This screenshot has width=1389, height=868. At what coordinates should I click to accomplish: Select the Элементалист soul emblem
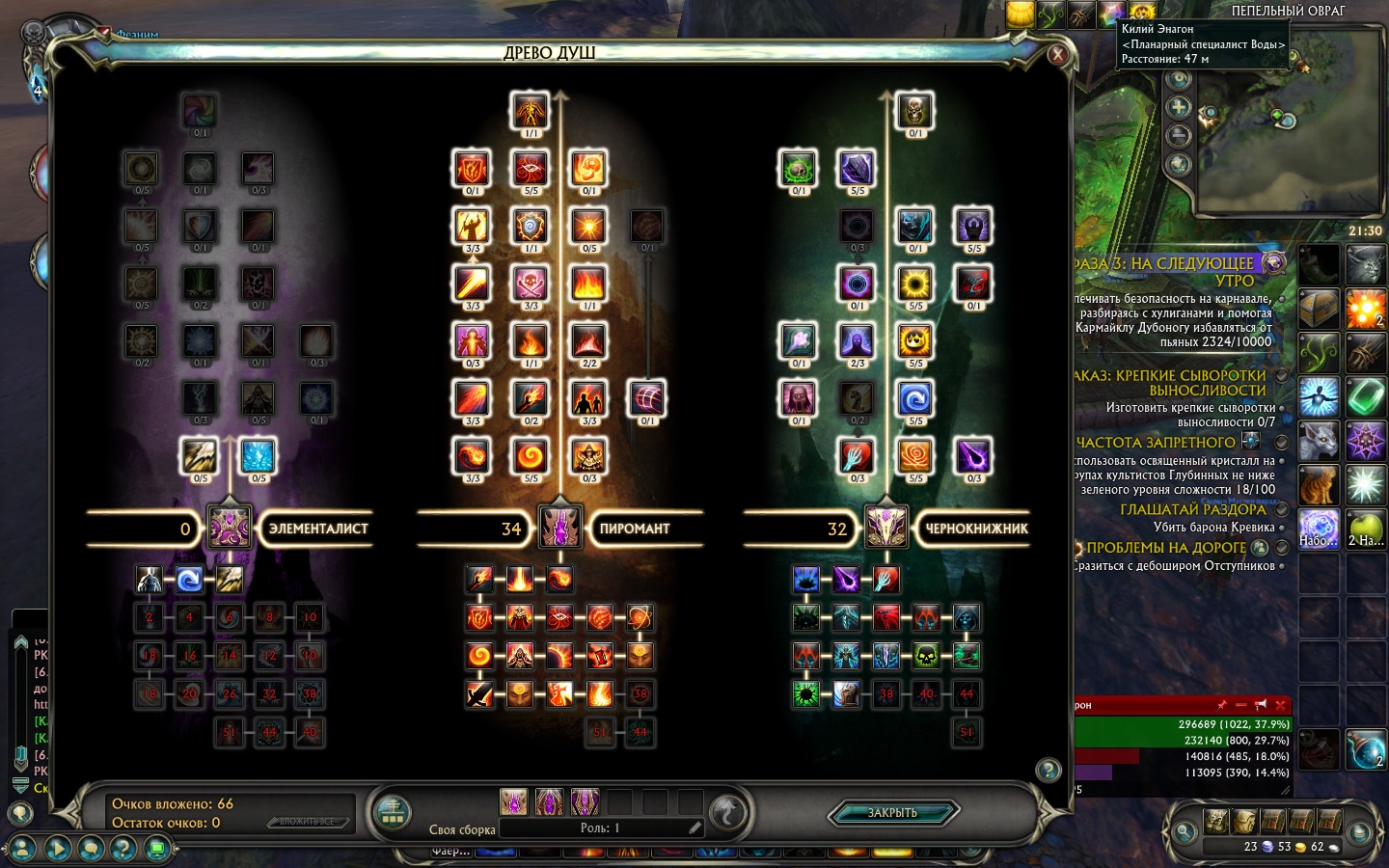pos(230,528)
